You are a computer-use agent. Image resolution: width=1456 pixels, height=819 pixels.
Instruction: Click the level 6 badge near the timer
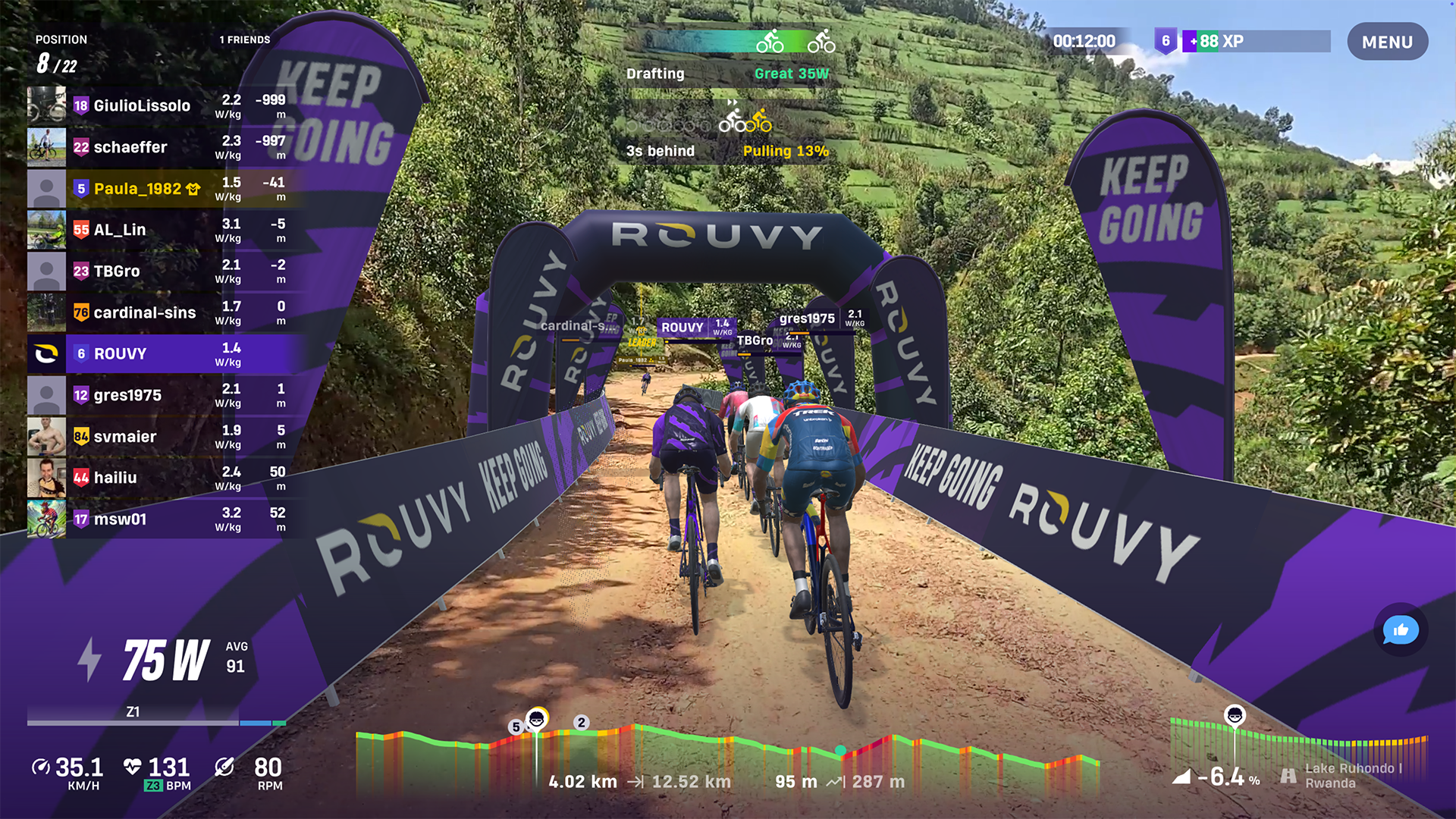point(1166,42)
